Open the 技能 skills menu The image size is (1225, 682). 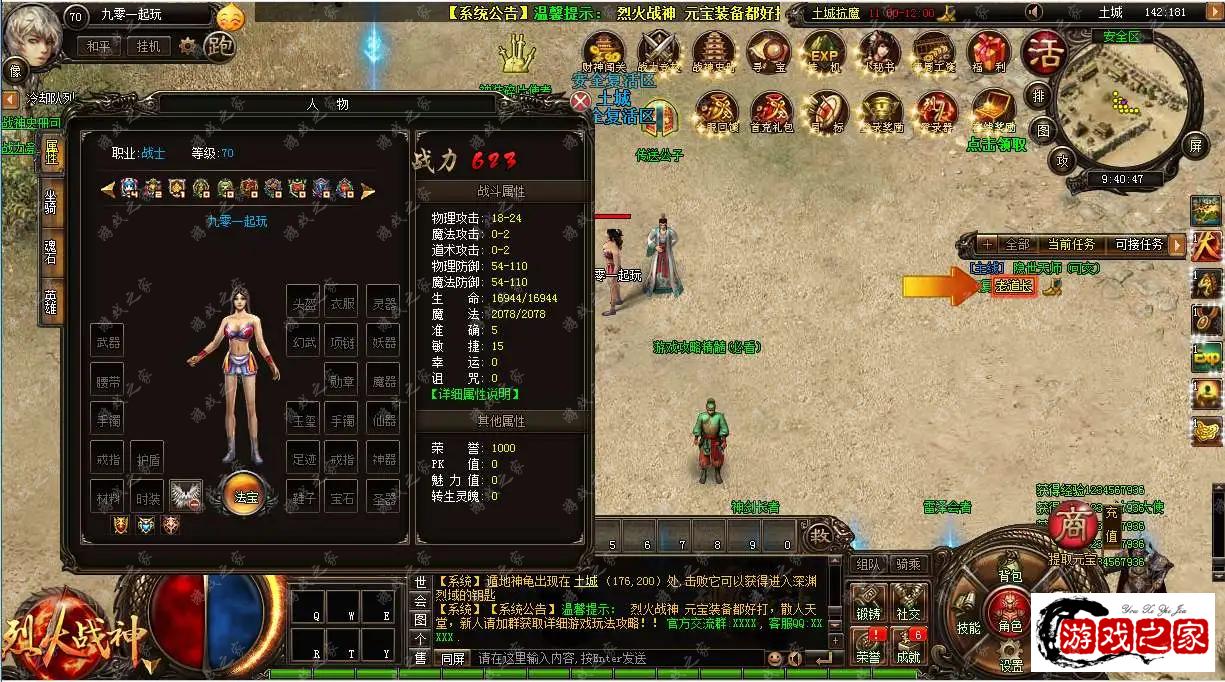point(968,627)
